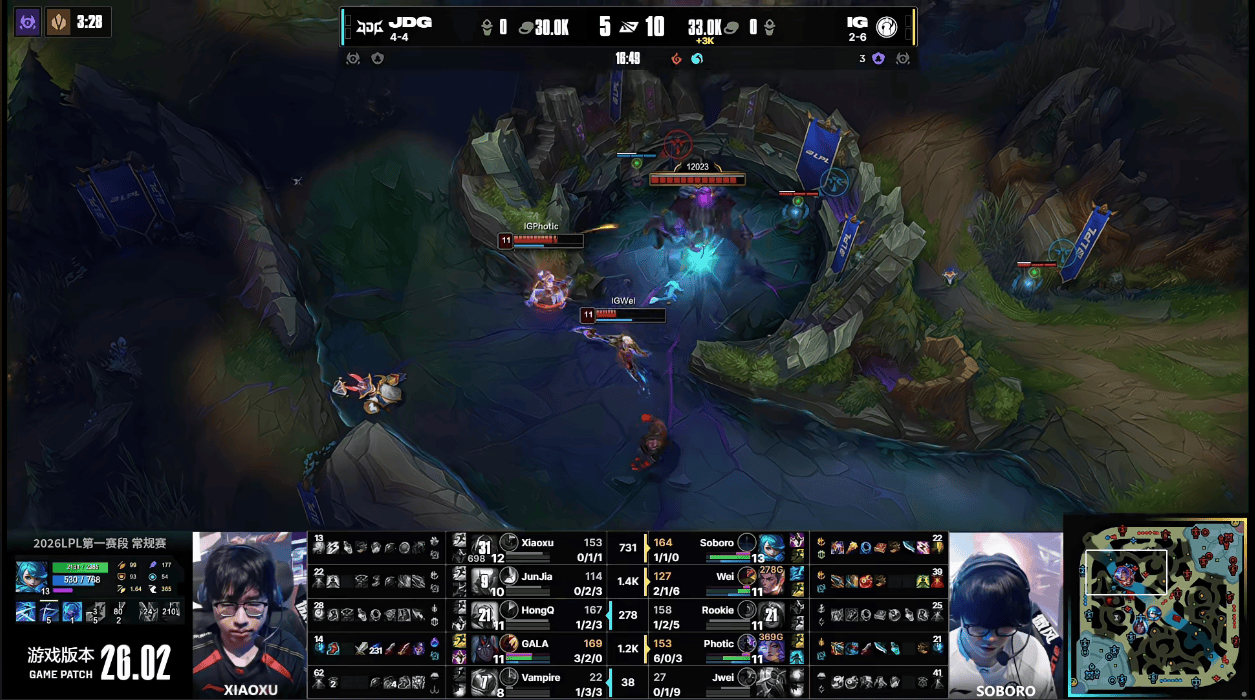
Task: Click JunJia's scoreboard entry
Action: [x=540, y=581]
